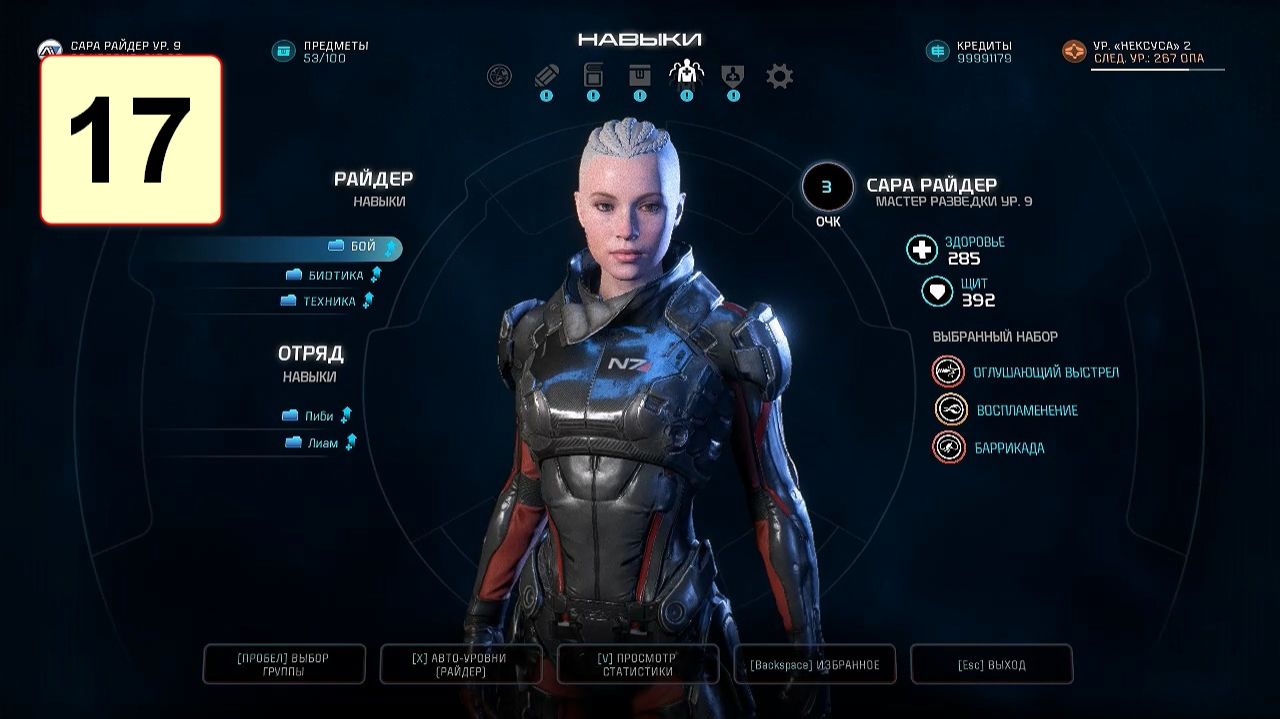The height and width of the screenshot is (719, 1280).
Task: Open the globe map tab
Action: [498, 76]
